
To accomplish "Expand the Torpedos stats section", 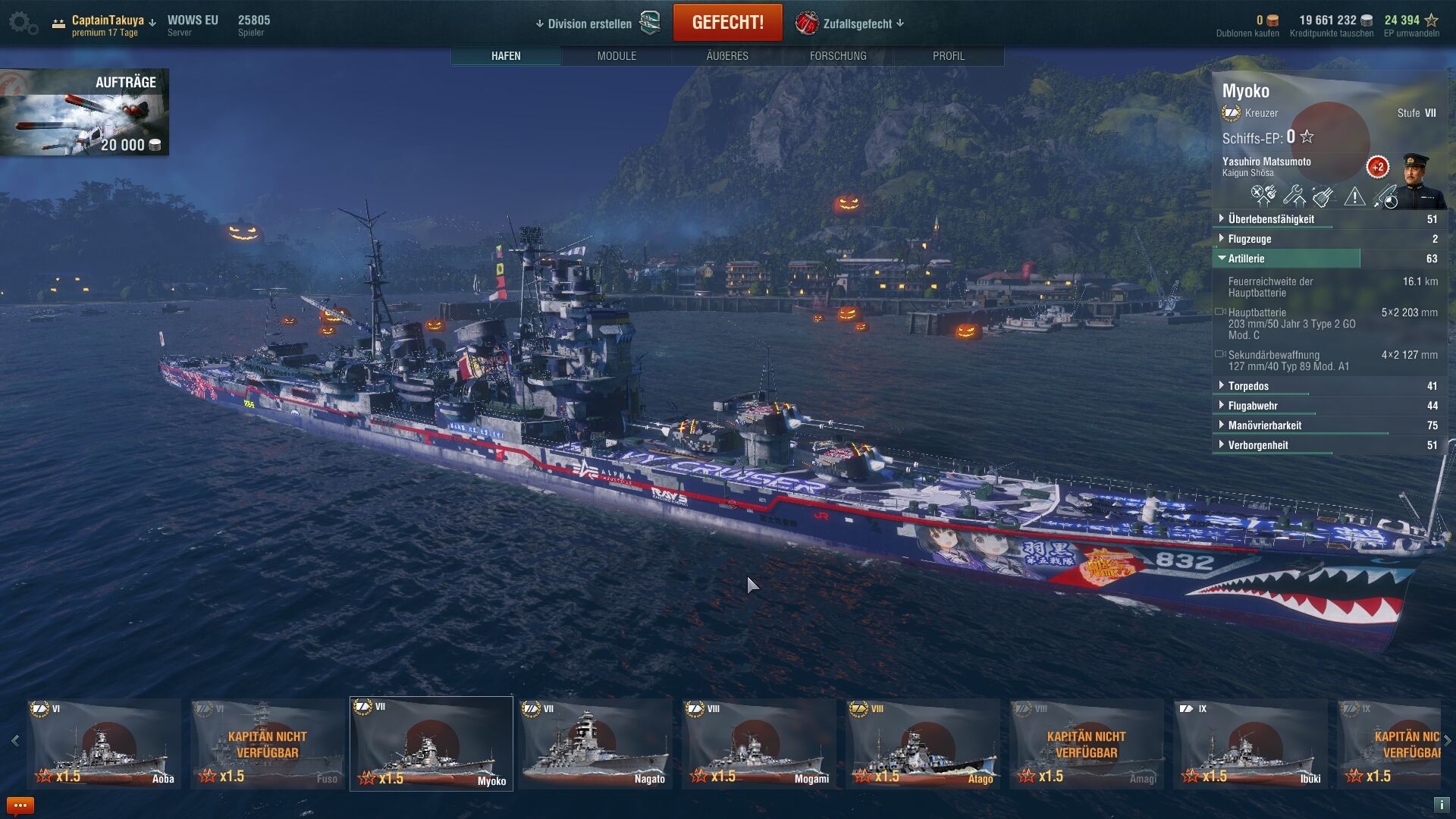I will point(1248,386).
